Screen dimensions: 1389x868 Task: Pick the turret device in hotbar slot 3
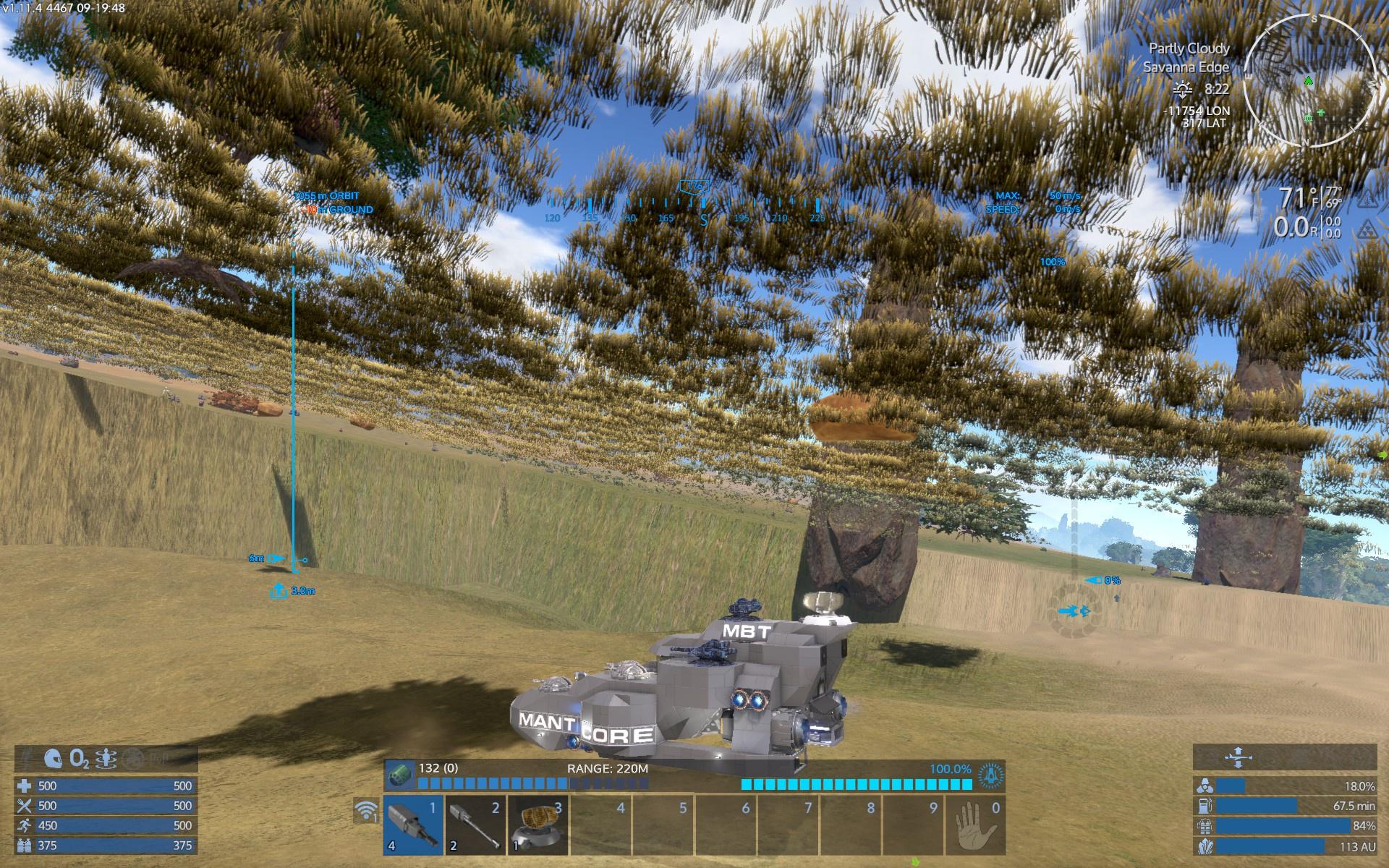point(538,825)
